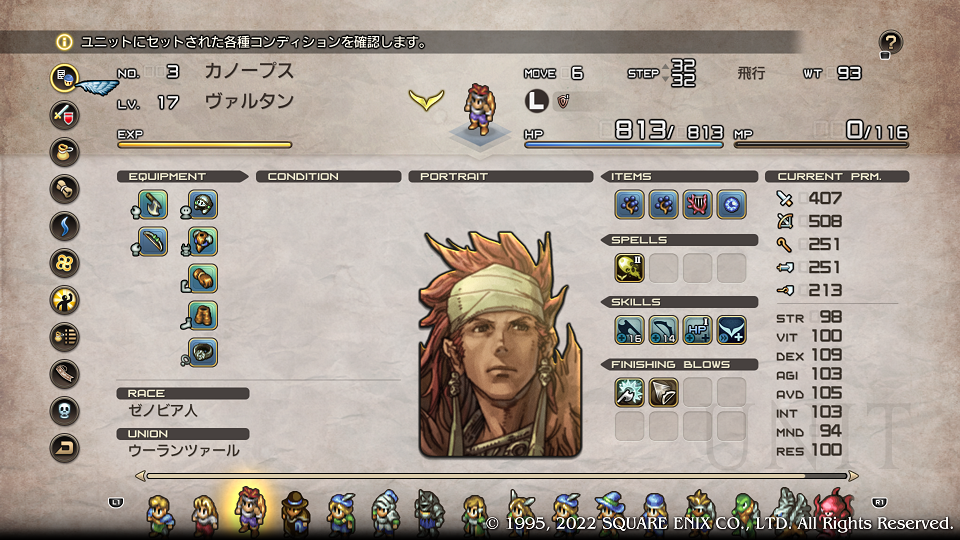The width and height of the screenshot is (960, 540).
Task: Select the equipped axe weapon slot
Action: [153, 205]
